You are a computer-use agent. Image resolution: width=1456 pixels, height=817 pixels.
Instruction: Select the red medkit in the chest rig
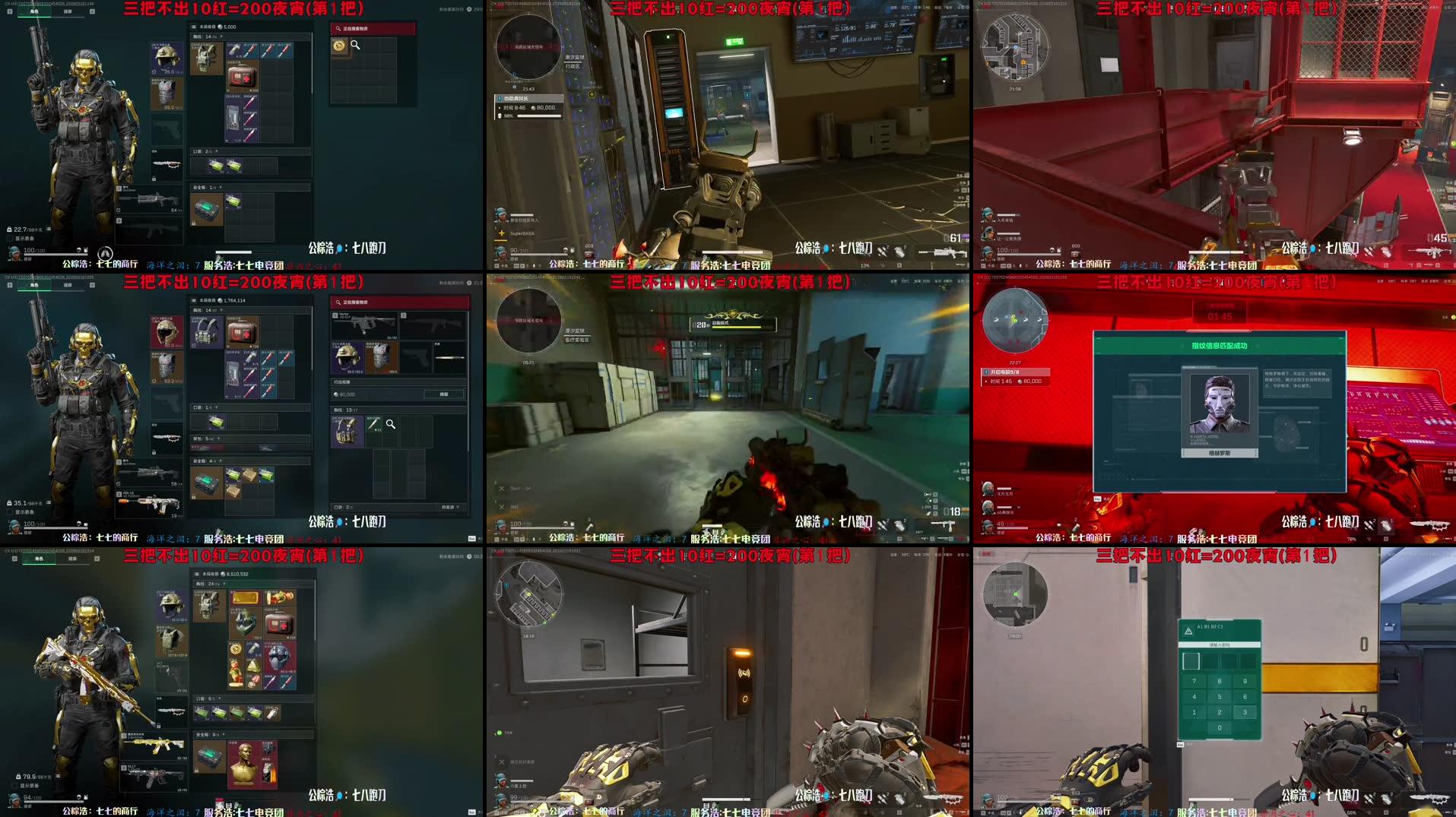(242, 75)
